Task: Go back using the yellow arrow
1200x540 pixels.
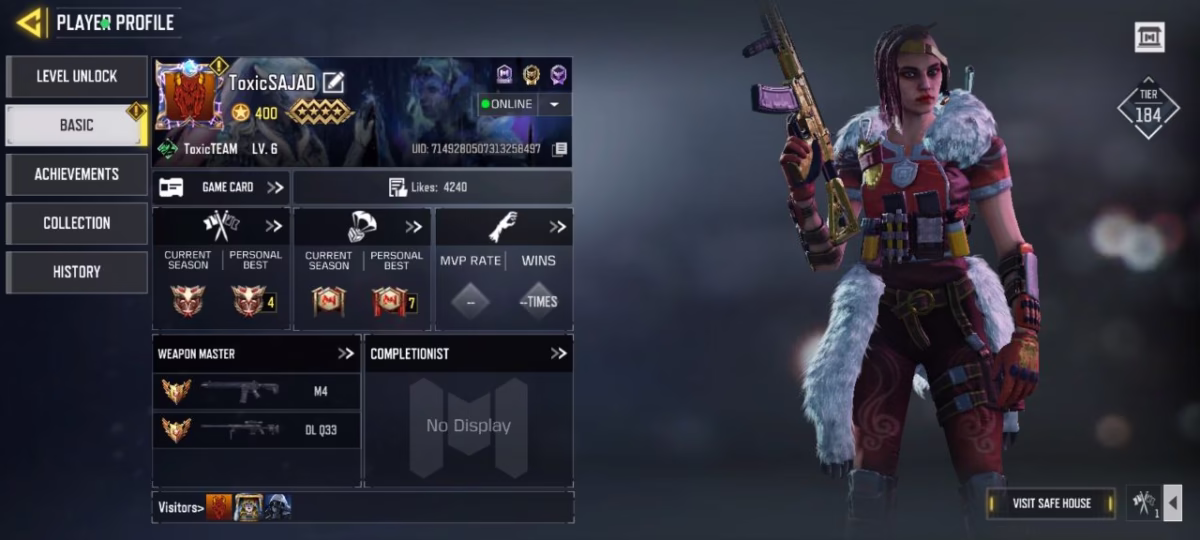Action: (x=29, y=22)
